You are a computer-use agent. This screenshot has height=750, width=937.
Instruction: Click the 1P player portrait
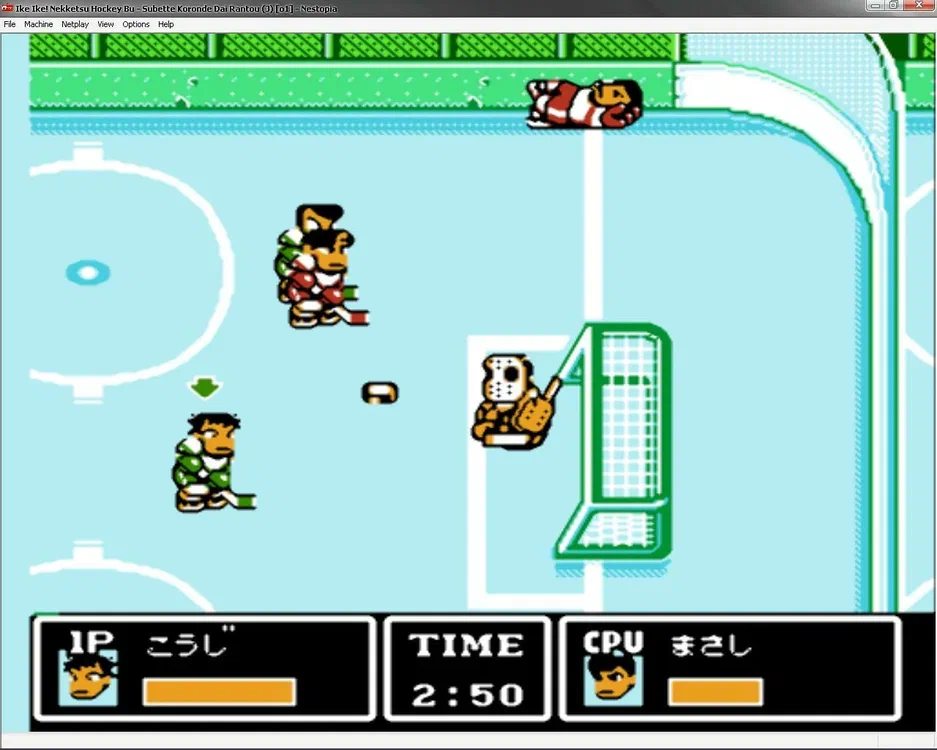[x=88, y=678]
